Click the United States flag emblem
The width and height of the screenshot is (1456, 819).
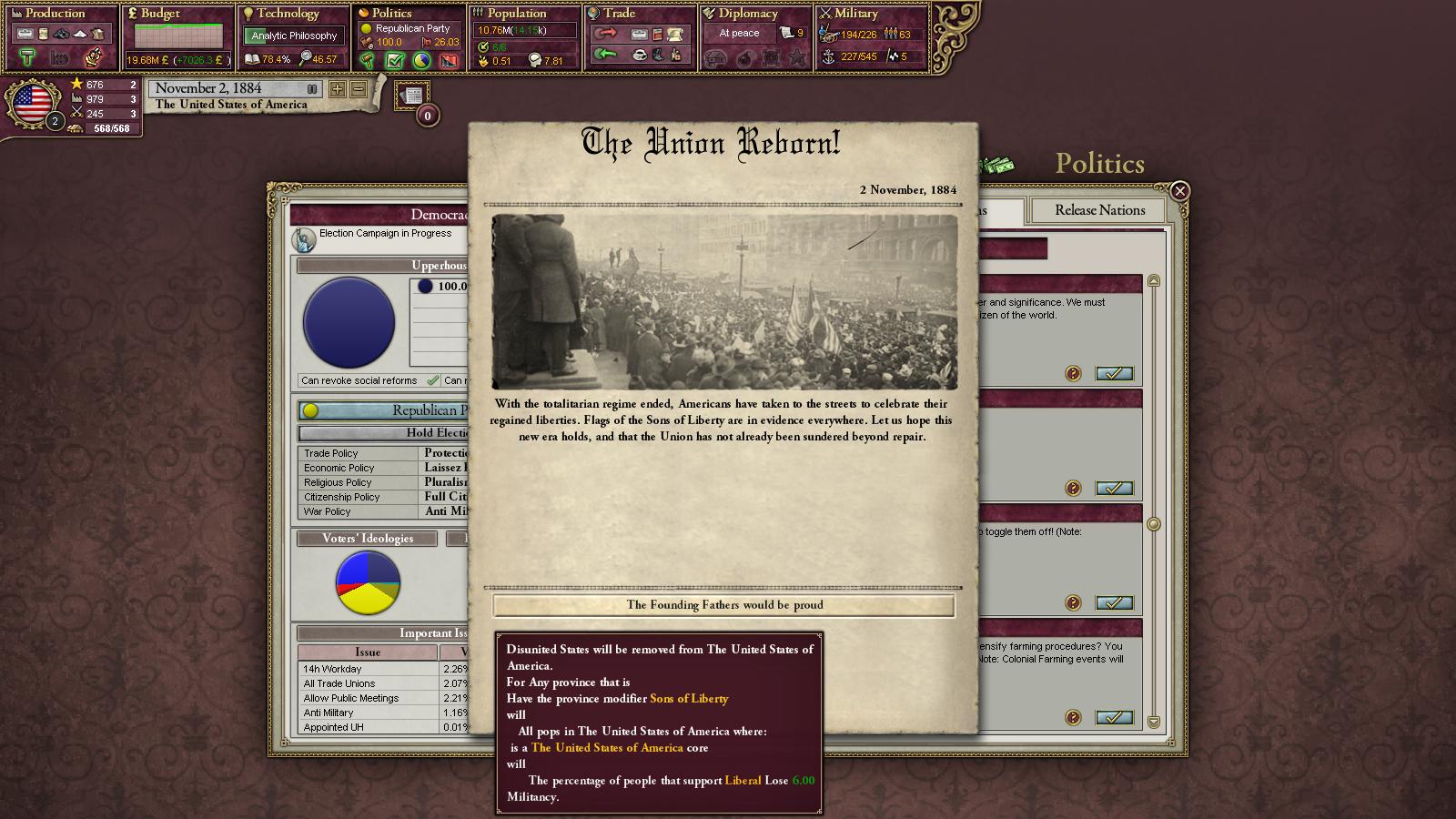pyautogui.click(x=33, y=102)
